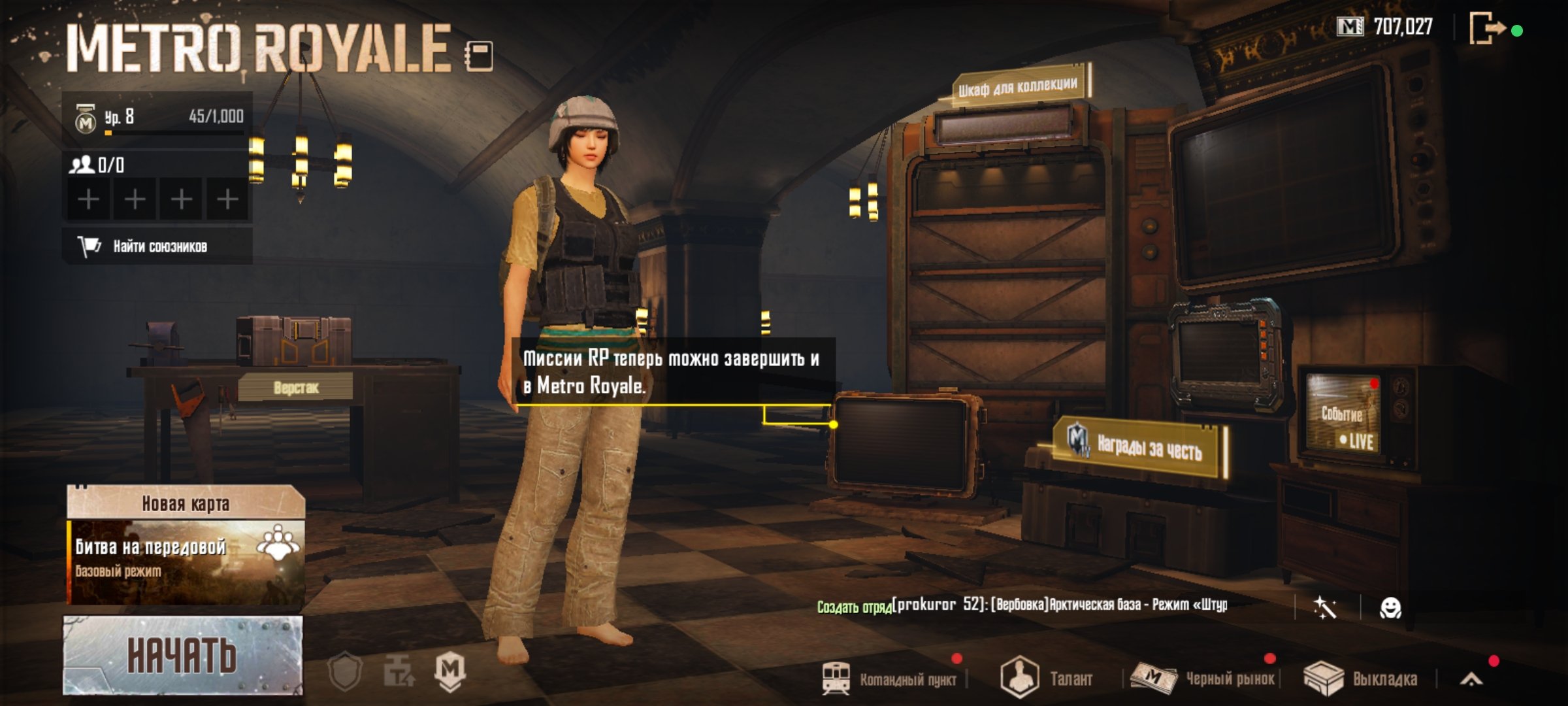Viewport: 1568px width, 706px height.
Task: Open the level 8 rank progress panel
Action: click(x=157, y=118)
